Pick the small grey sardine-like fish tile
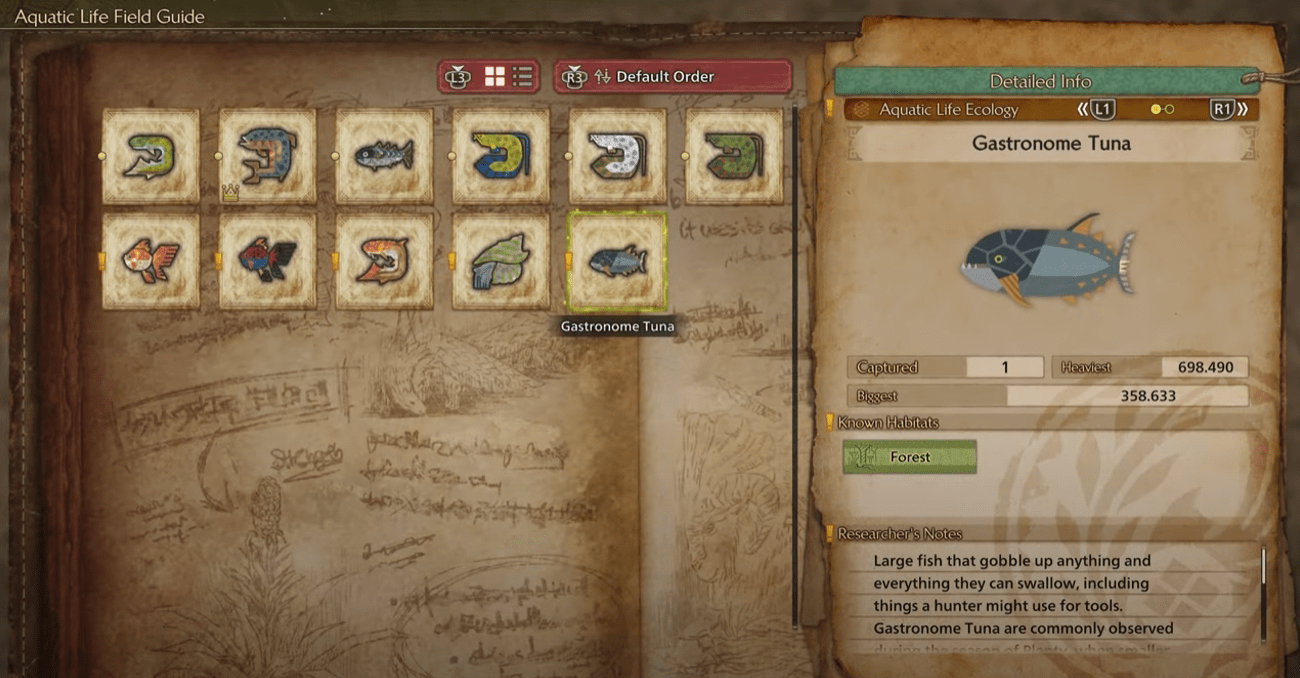This screenshot has height=678, width=1300. point(384,156)
